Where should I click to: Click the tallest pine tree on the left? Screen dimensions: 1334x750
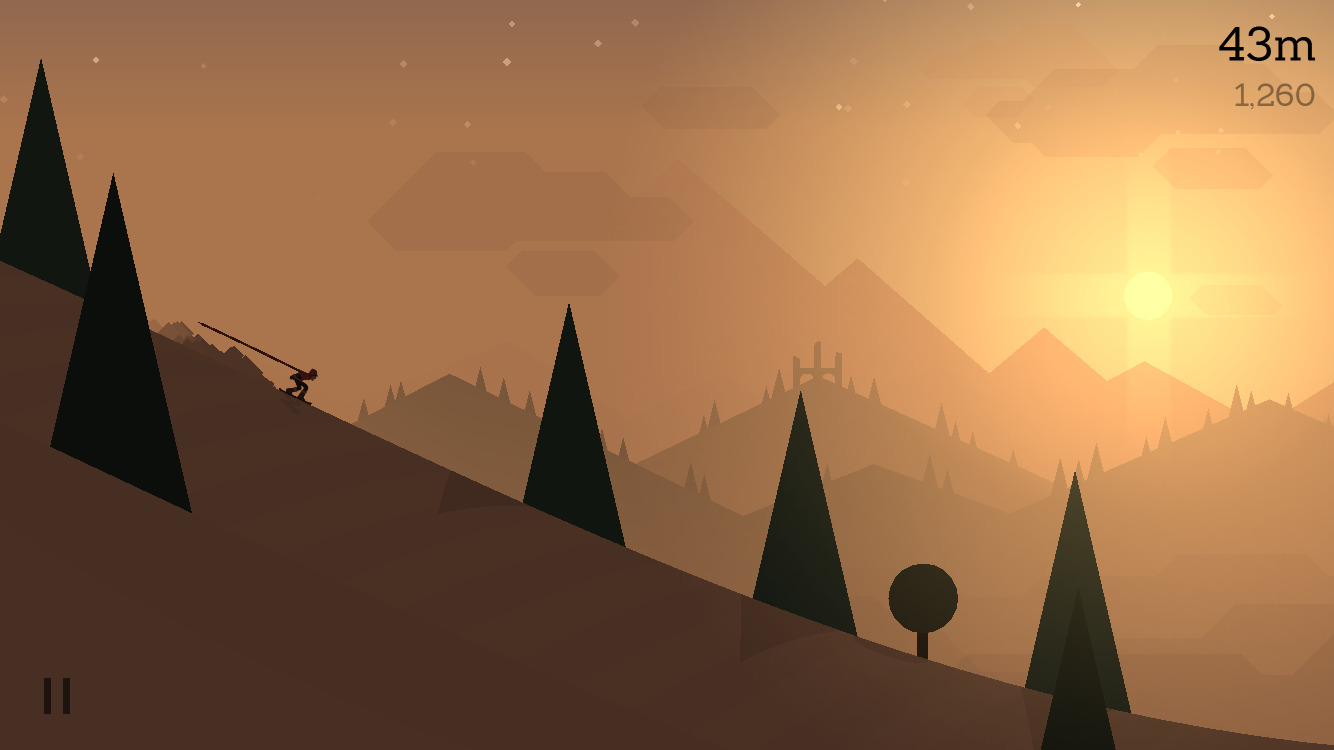(40, 200)
